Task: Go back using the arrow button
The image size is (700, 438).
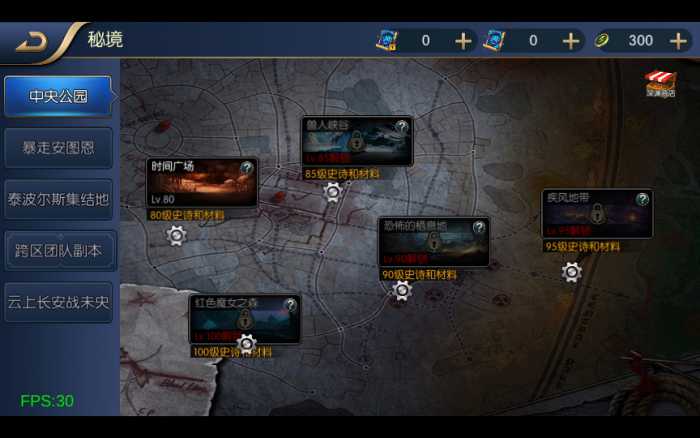Action: click(x=32, y=41)
